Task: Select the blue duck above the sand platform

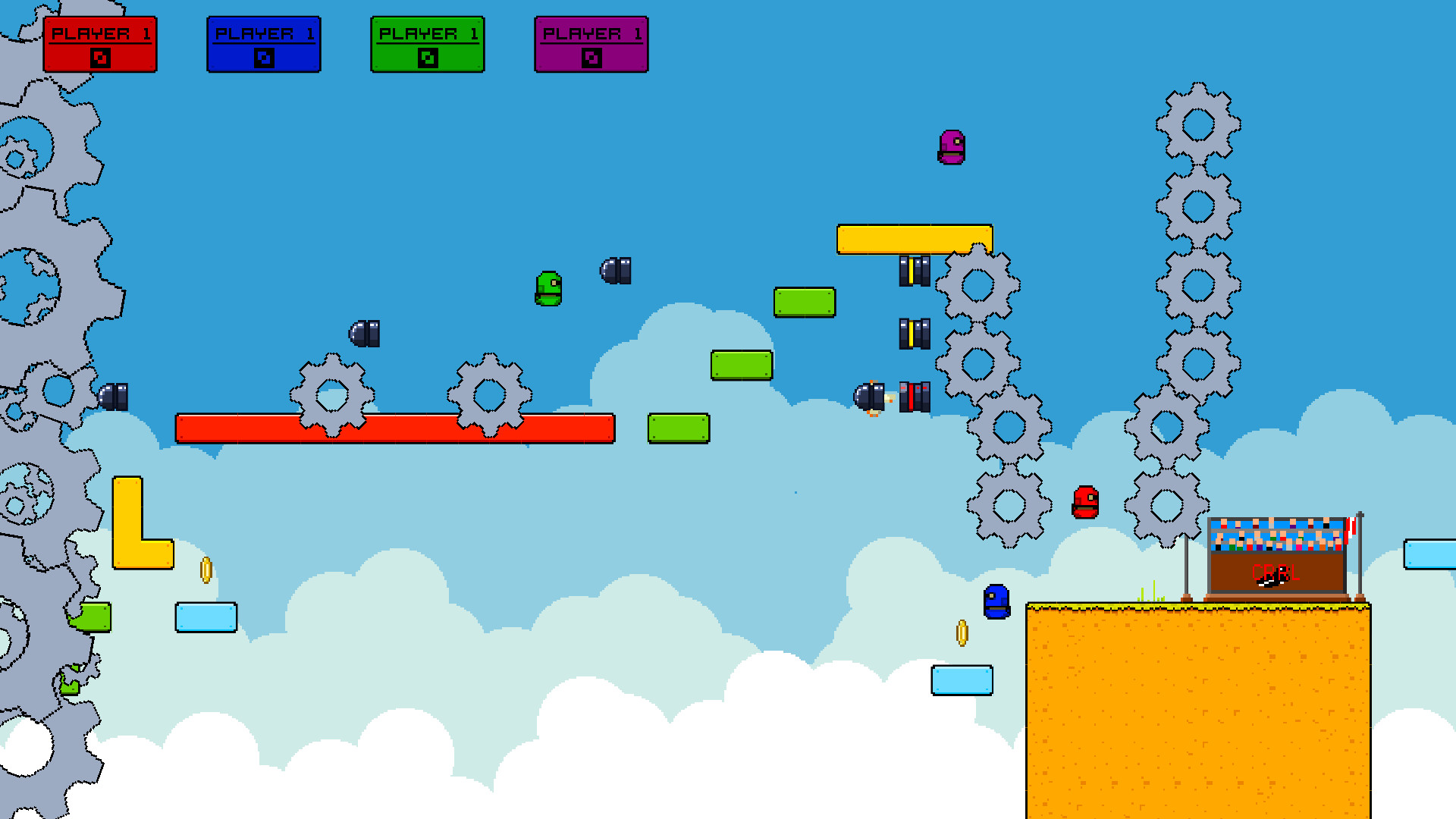Action: (997, 603)
